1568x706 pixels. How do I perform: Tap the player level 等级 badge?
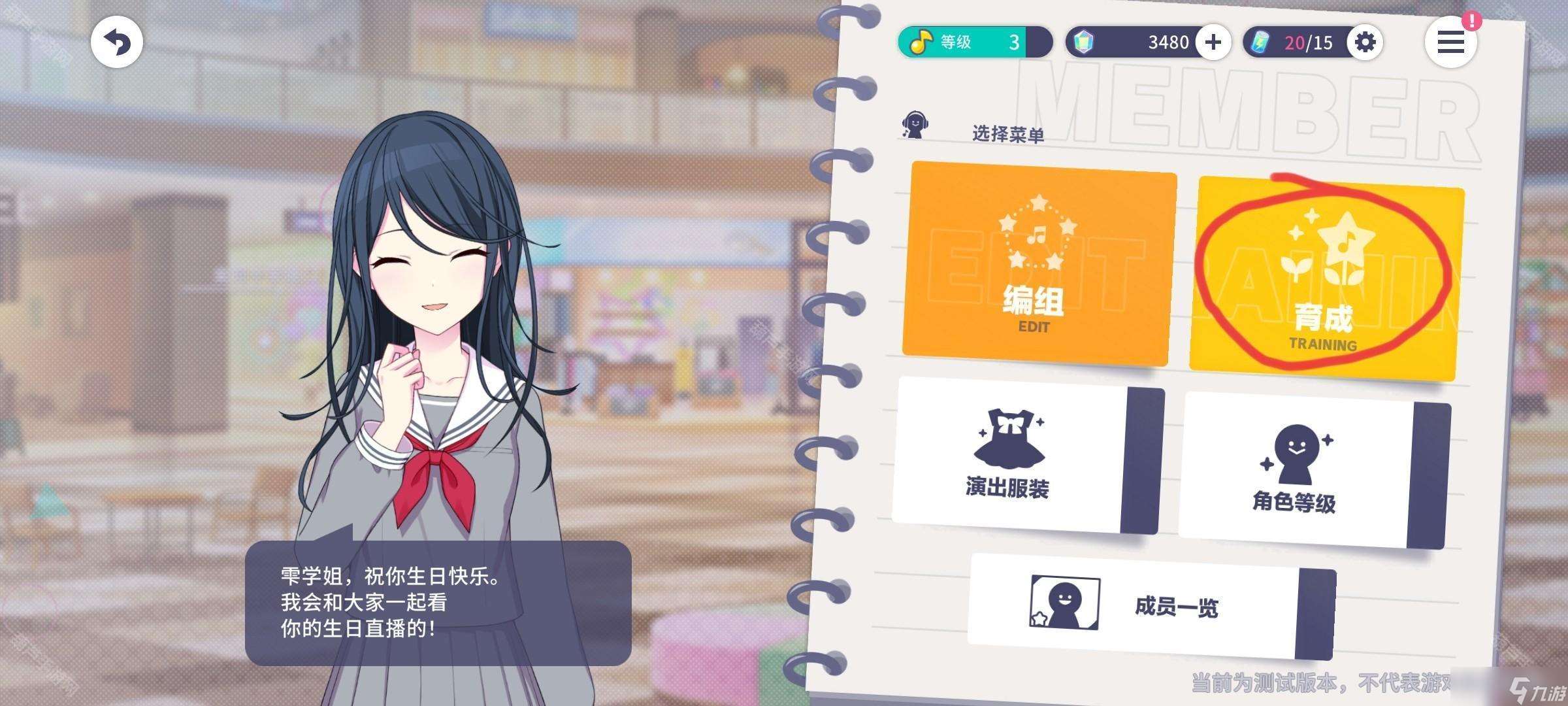[x=973, y=42]
